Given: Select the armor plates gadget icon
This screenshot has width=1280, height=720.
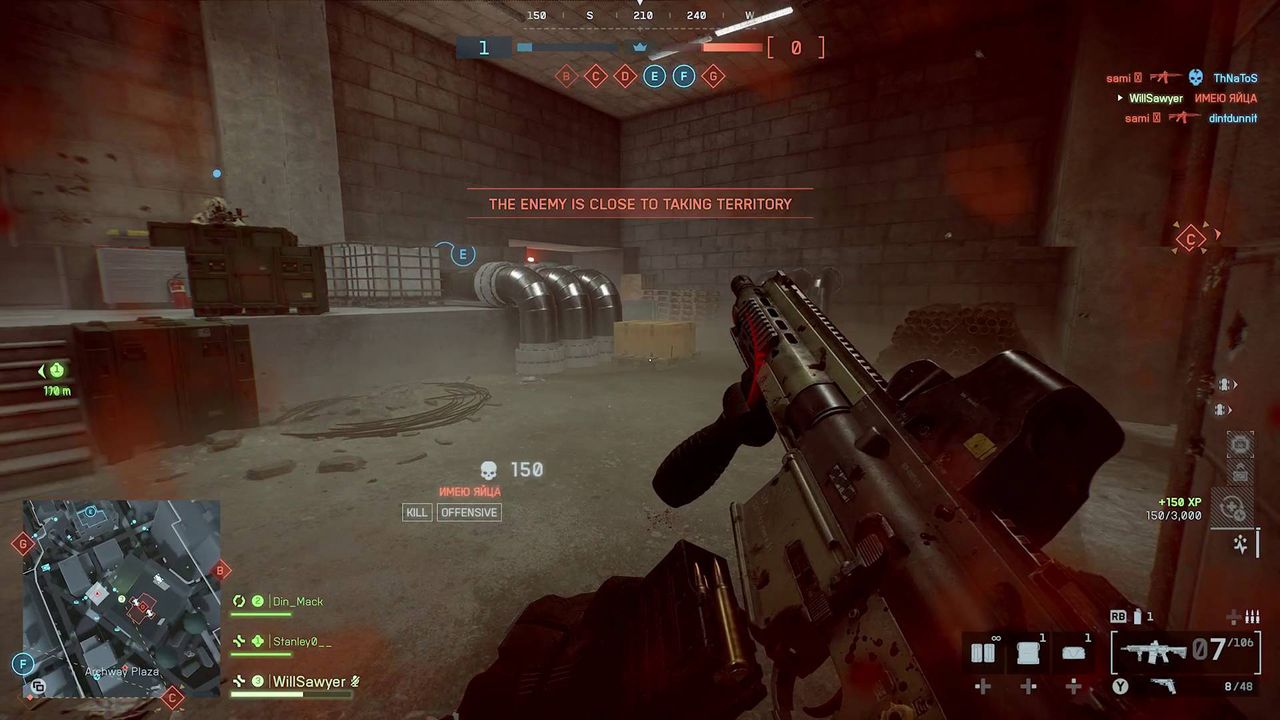Looking at the screenshot, I should click(x=983, y=651).
